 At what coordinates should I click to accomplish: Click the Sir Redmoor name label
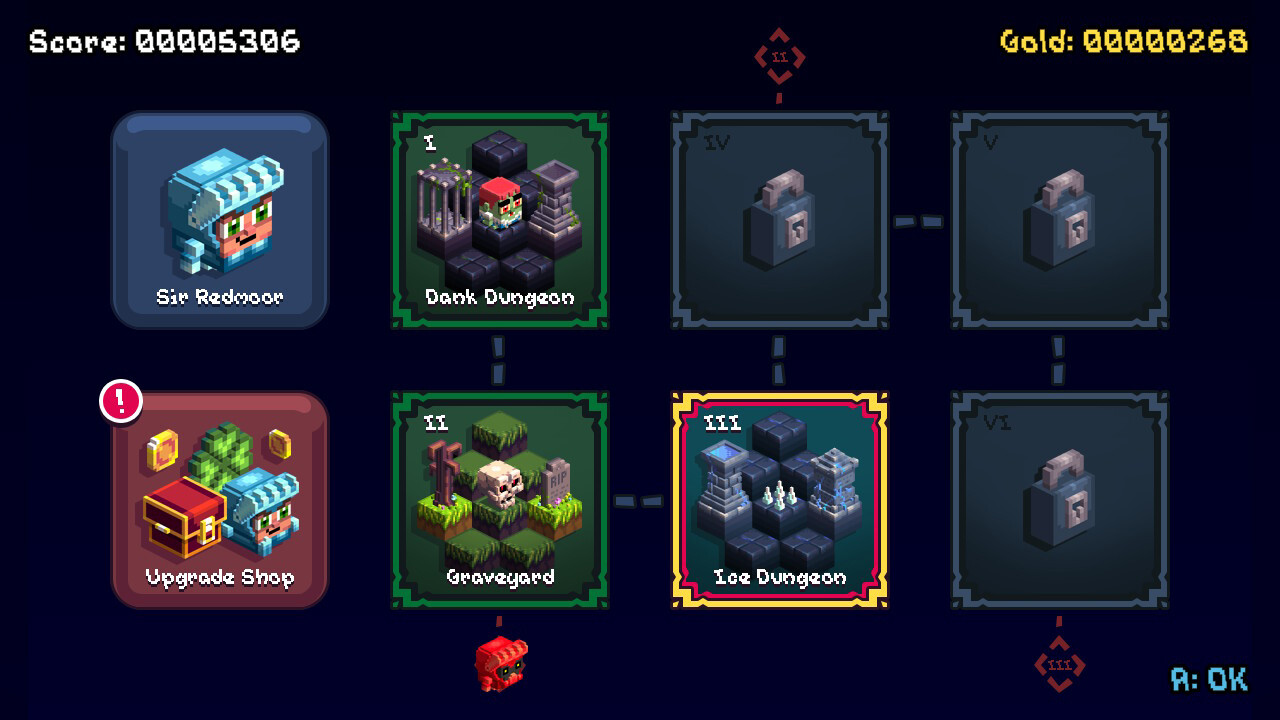pos(220,297)
